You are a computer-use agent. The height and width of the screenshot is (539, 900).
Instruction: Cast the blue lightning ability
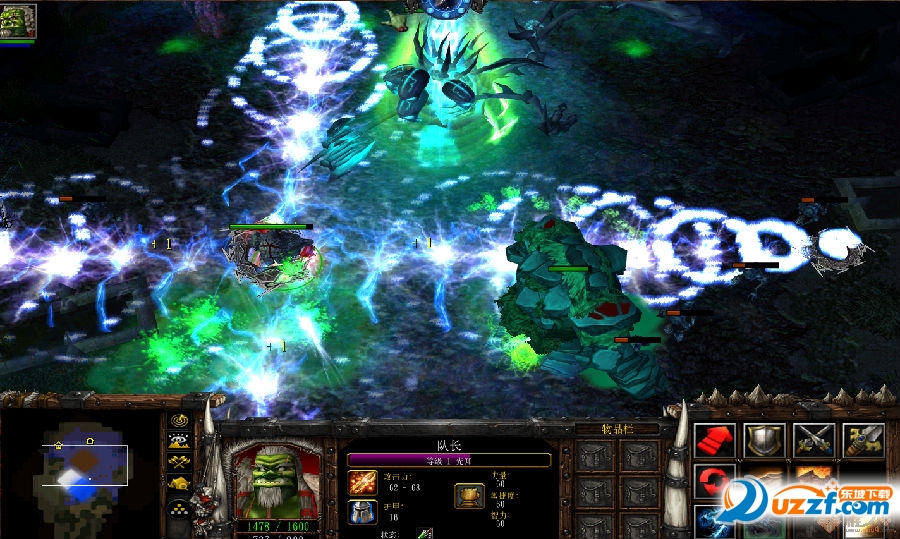pyautogui.click(x=711, y=521)
